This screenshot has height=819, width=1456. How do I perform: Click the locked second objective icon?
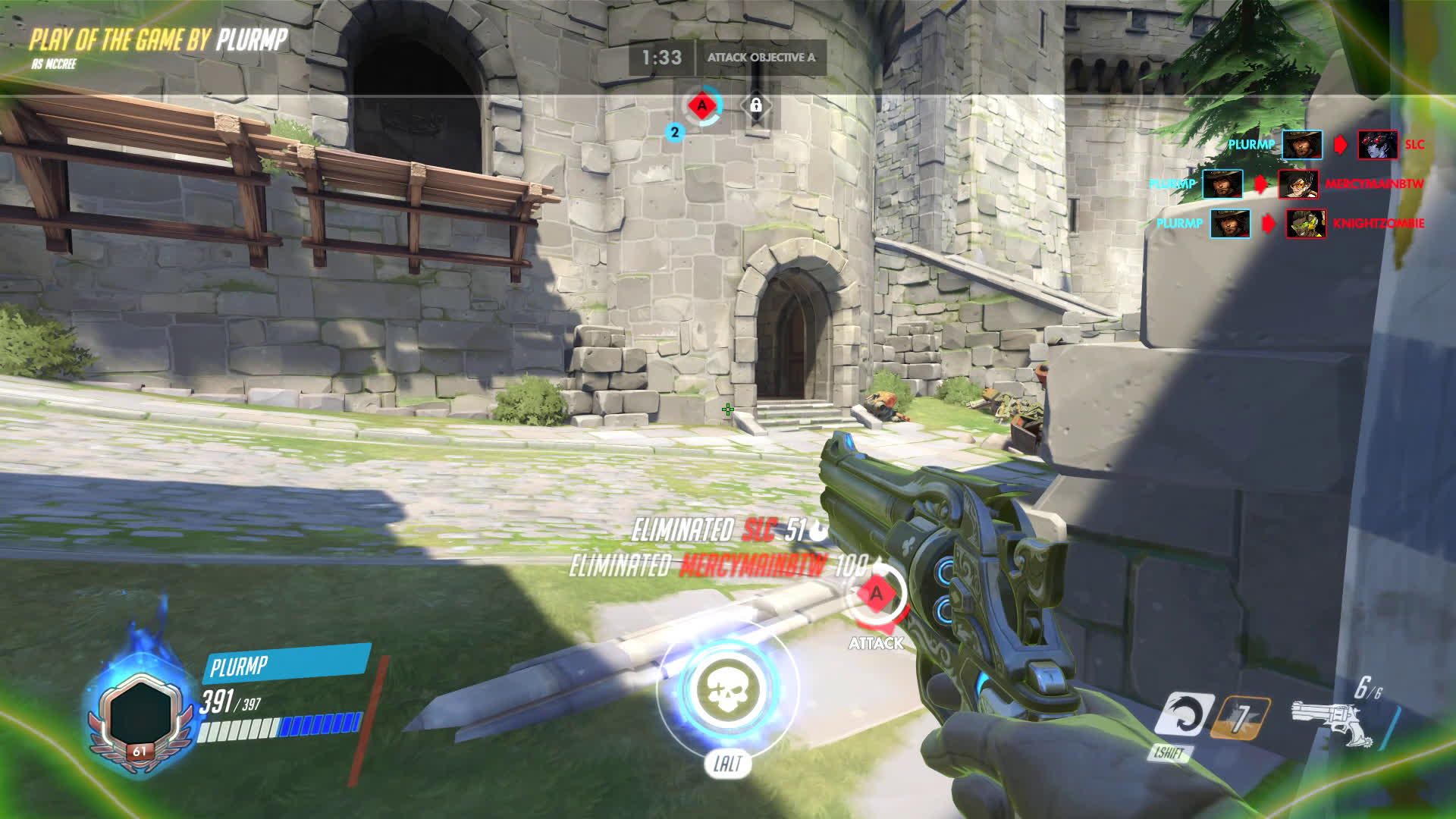coord(755,106)
